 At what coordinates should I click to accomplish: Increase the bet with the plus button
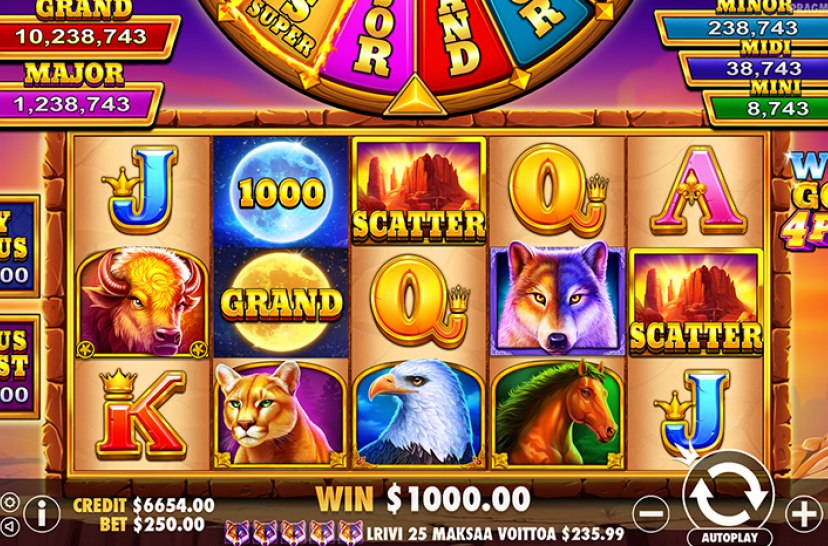[804, 514]
